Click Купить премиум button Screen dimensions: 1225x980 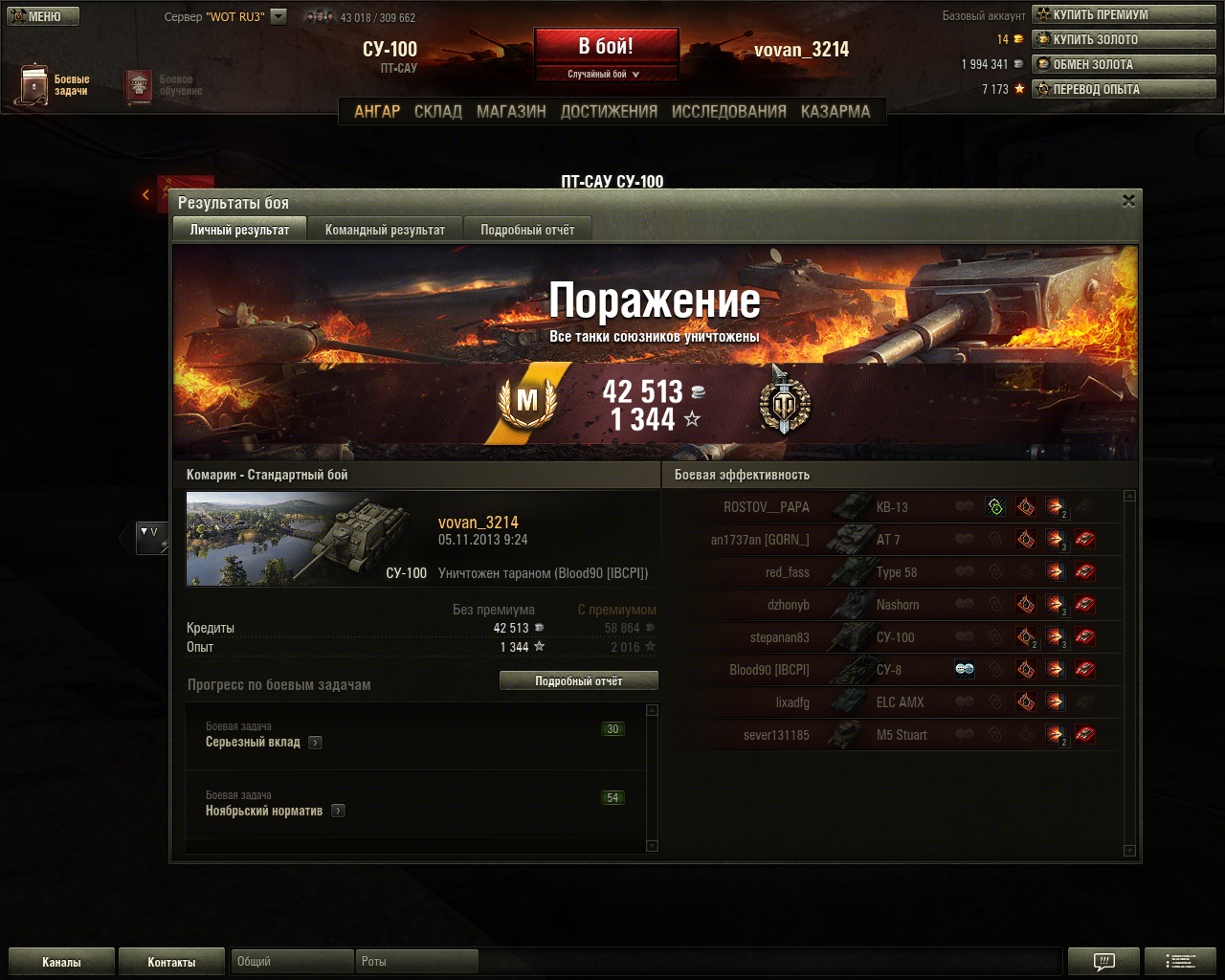pyautogui.click(x=1123, y=14)
